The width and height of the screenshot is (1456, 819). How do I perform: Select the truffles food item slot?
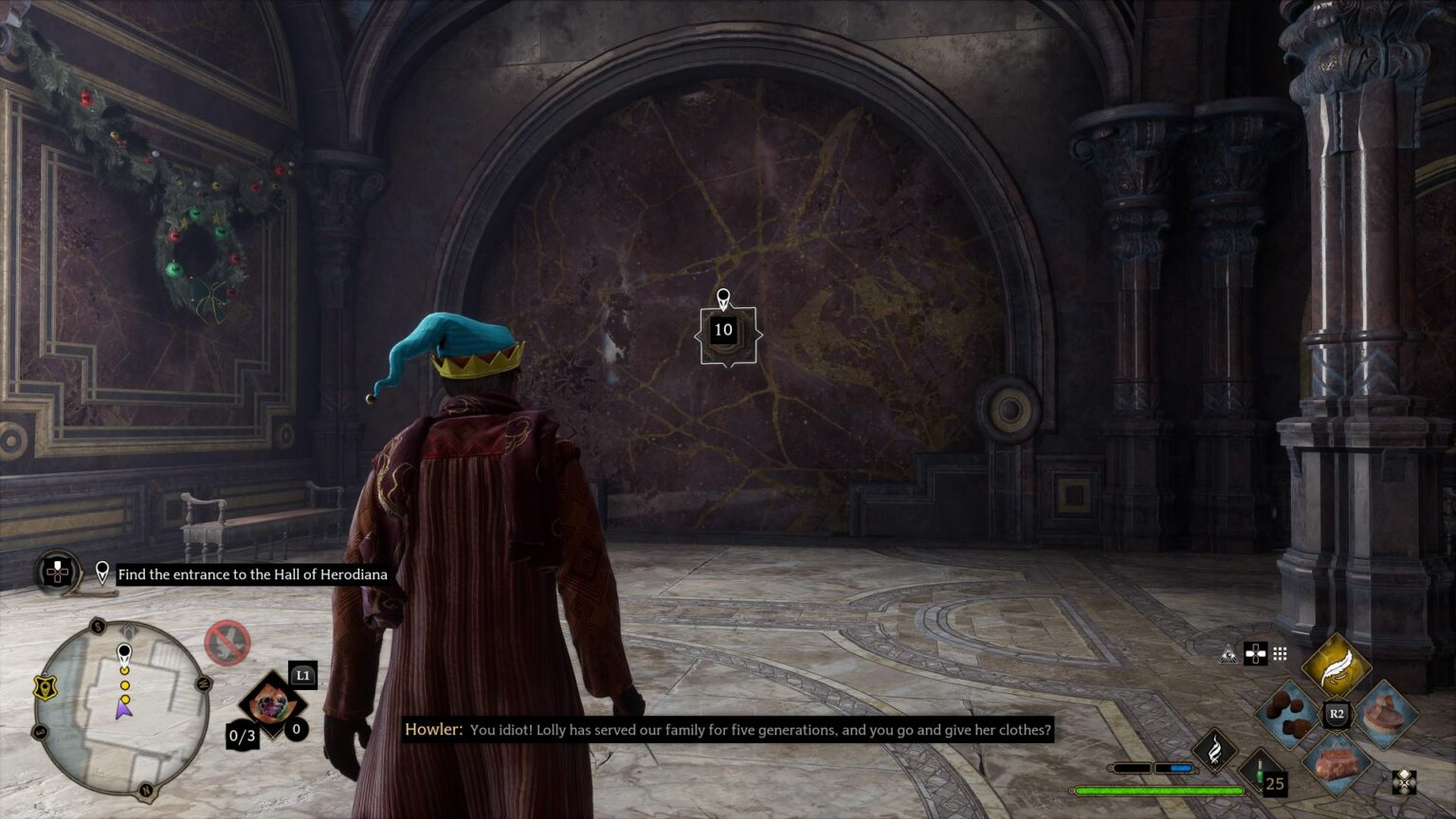click(x=1288, y=715)
